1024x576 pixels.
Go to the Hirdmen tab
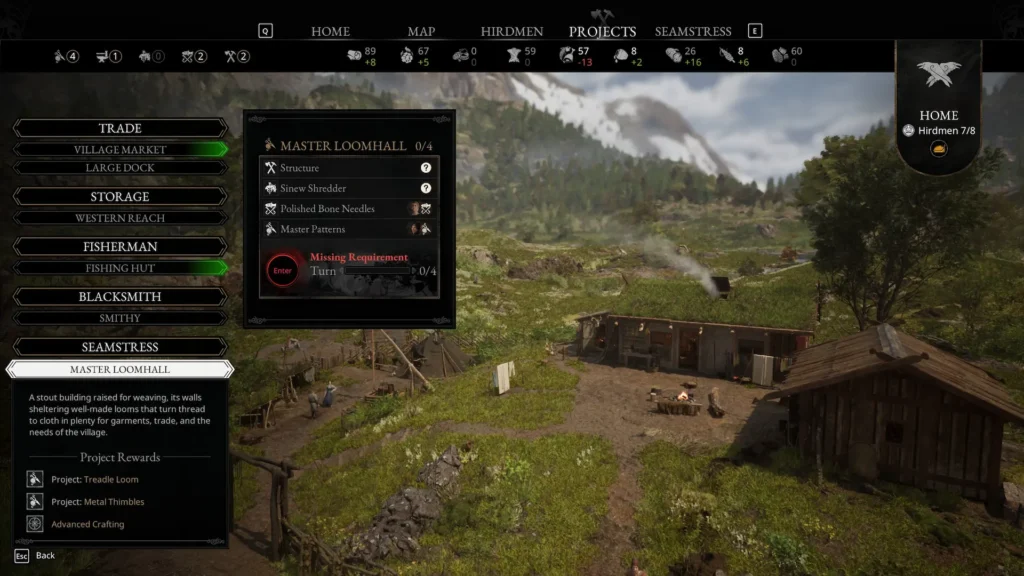(x=514, y=31)
